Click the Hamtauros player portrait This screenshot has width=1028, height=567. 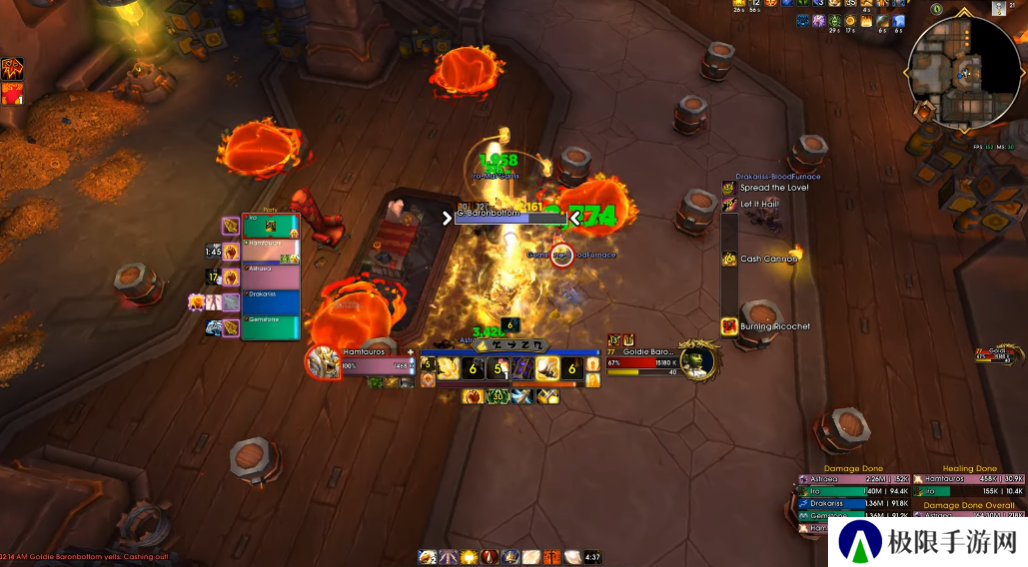[324, 362]
